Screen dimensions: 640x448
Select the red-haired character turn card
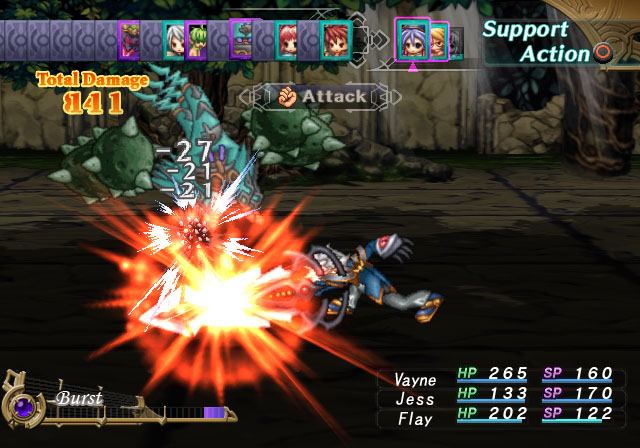(x=334, y=41)
